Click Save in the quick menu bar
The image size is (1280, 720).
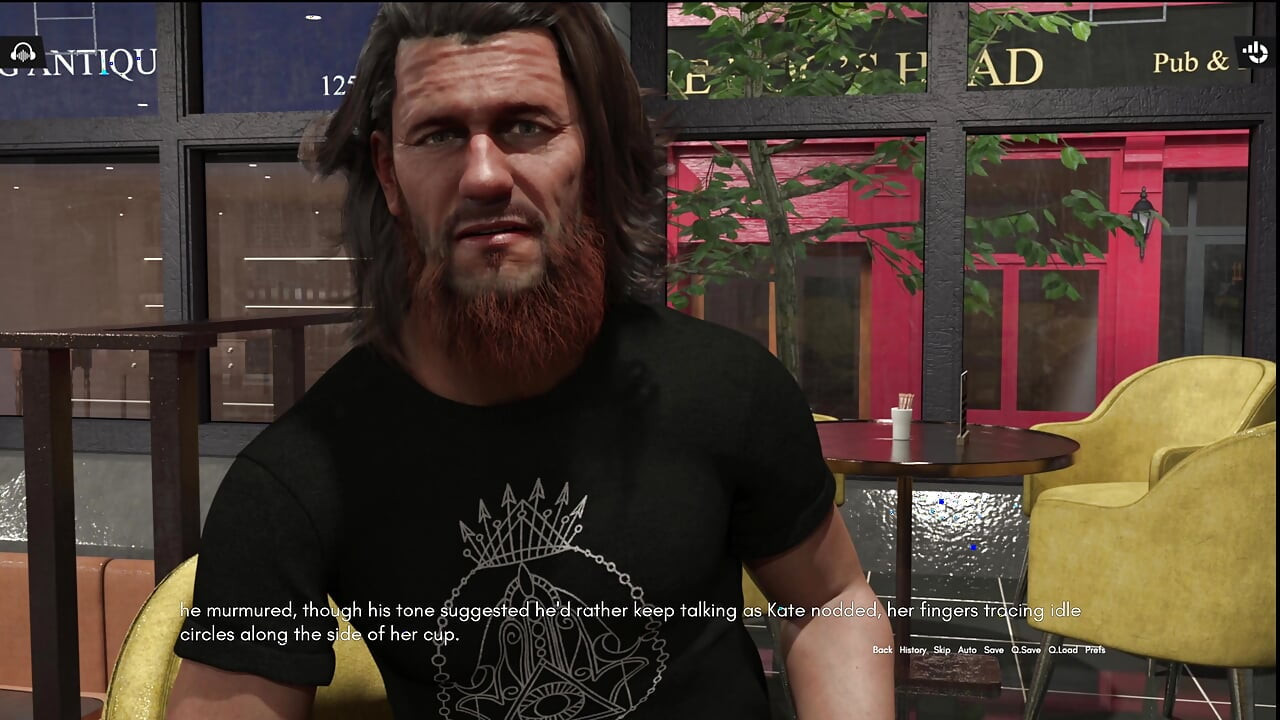pyautogui.click(x=992, y=649)
